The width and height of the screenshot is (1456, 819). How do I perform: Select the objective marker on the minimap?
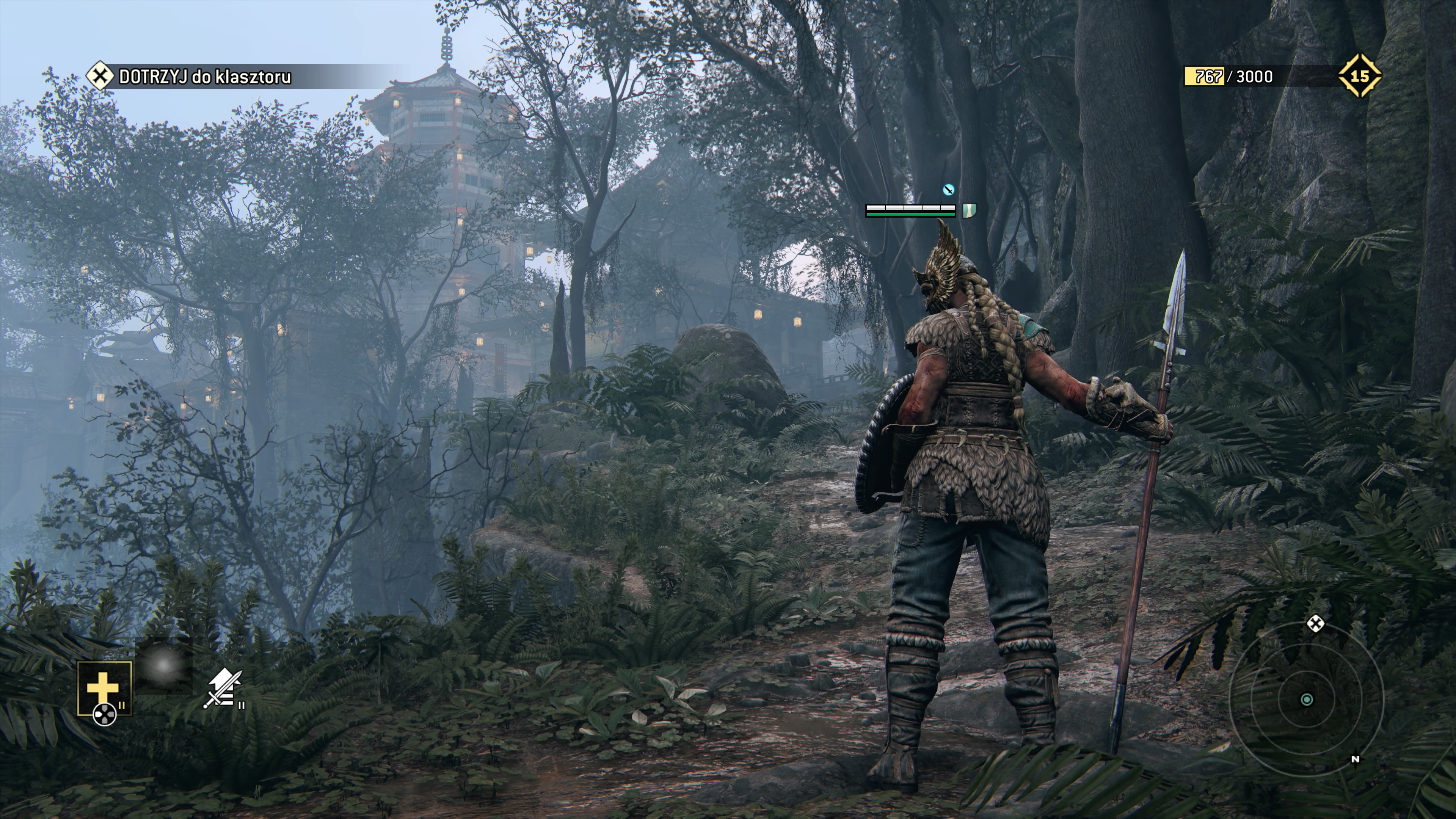pos(1316,624)
